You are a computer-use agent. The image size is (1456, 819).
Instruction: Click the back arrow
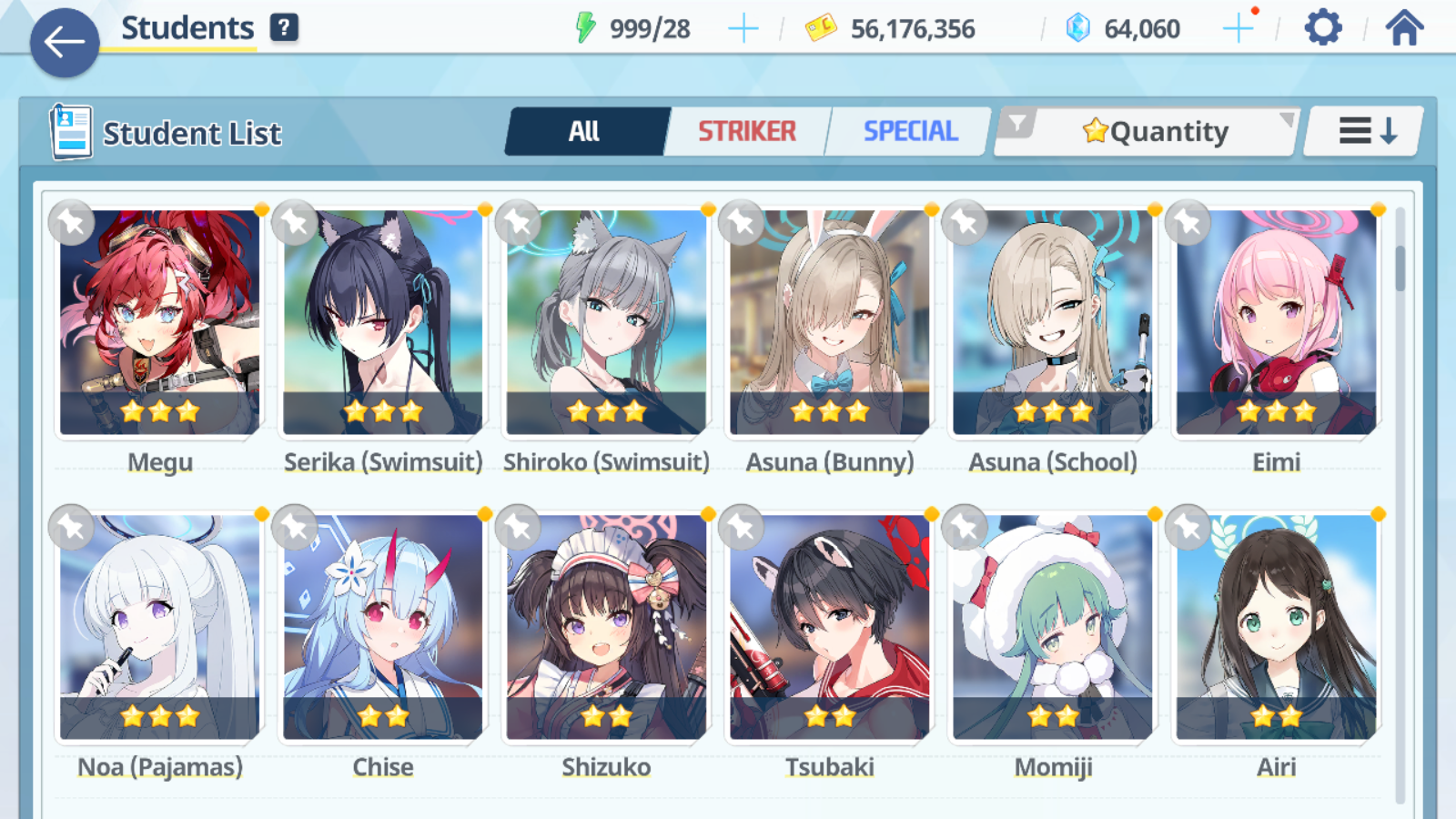click(63, 41)
